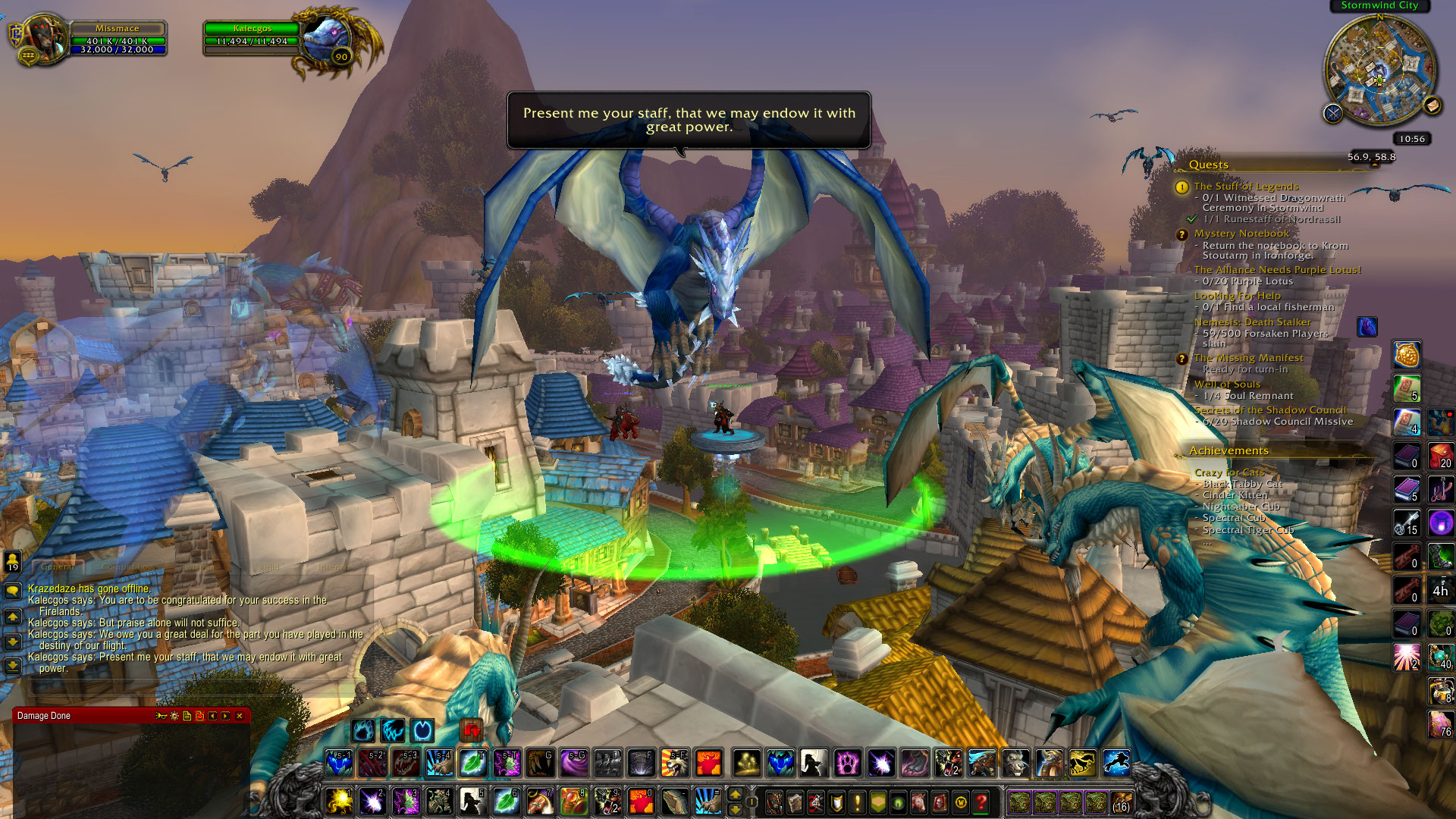The image size is (1456, 819).
Task: Use the green leaf ability on key 6
Action: point(506,801)
